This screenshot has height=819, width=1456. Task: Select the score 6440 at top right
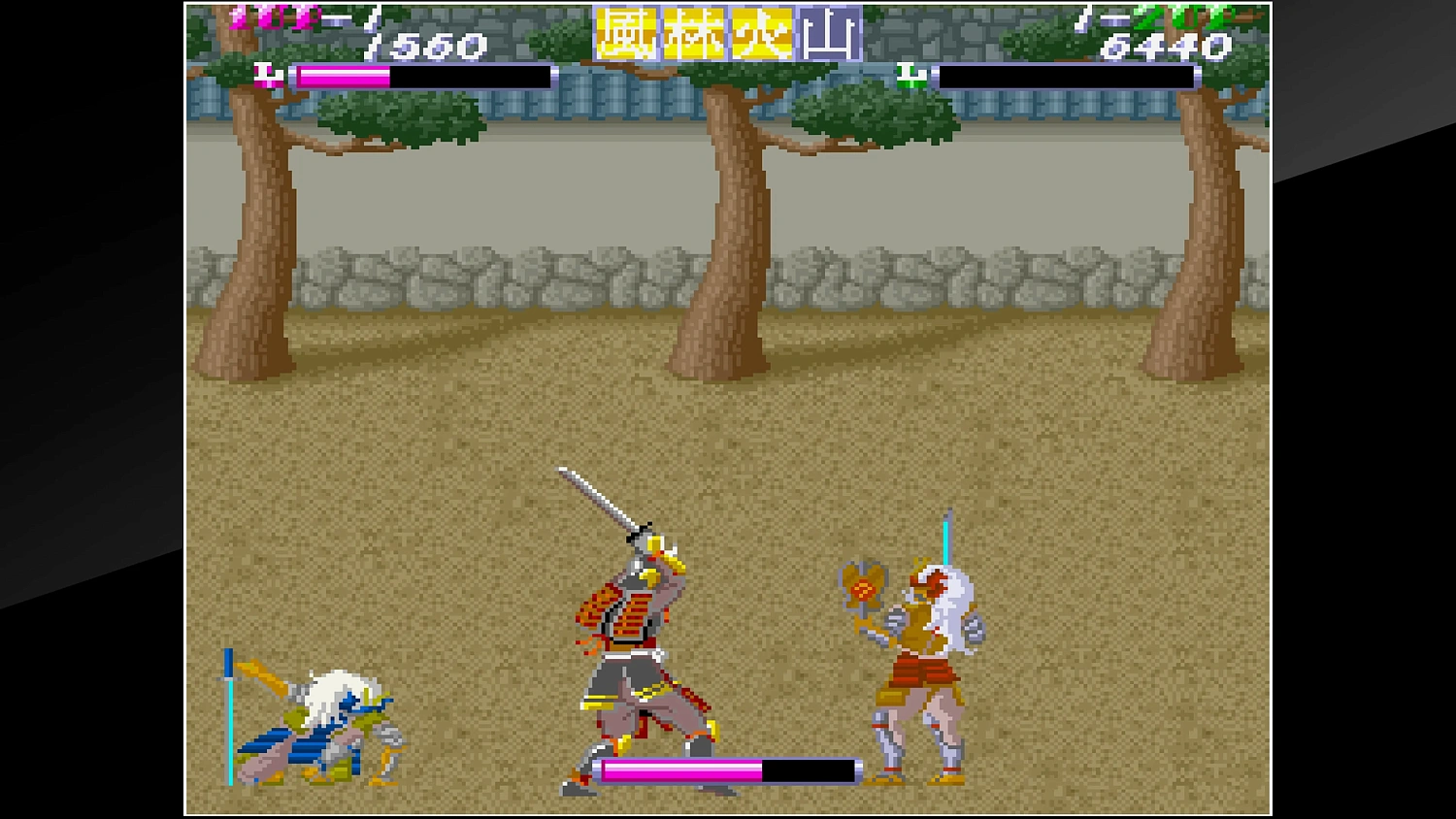[1165, 45]
